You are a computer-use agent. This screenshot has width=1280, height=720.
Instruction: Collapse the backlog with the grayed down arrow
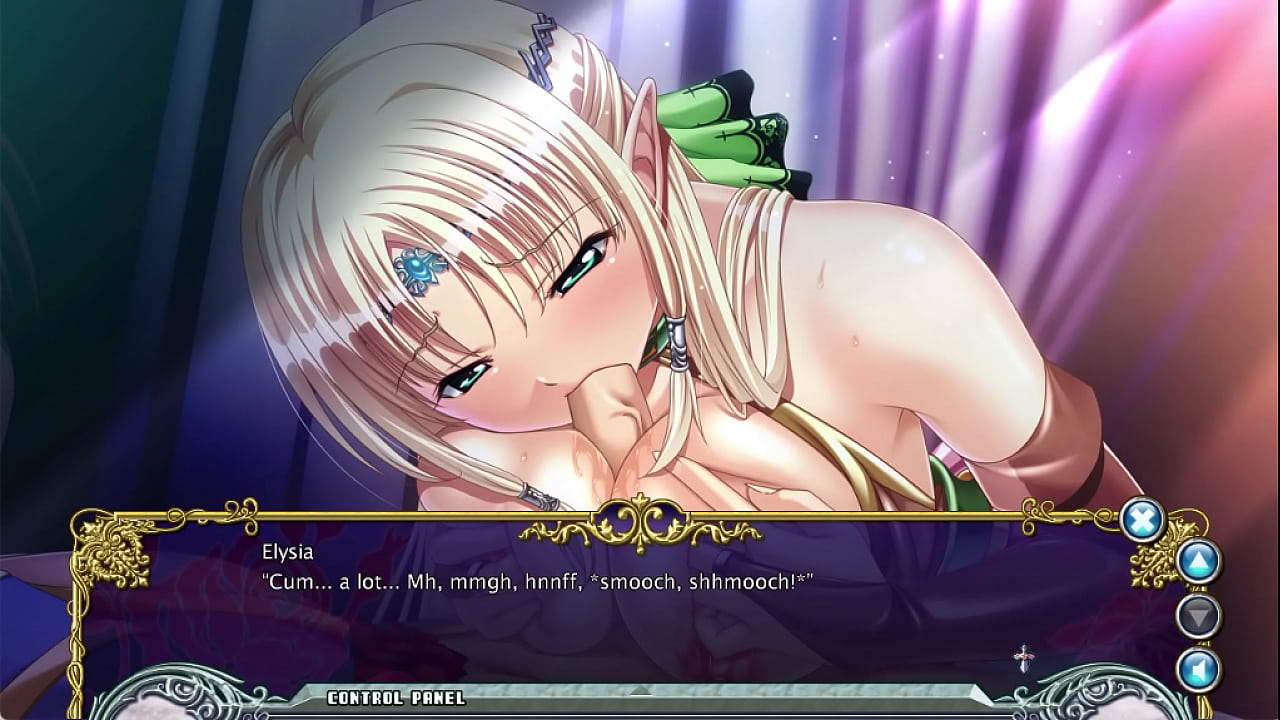tap(1197, 614)
